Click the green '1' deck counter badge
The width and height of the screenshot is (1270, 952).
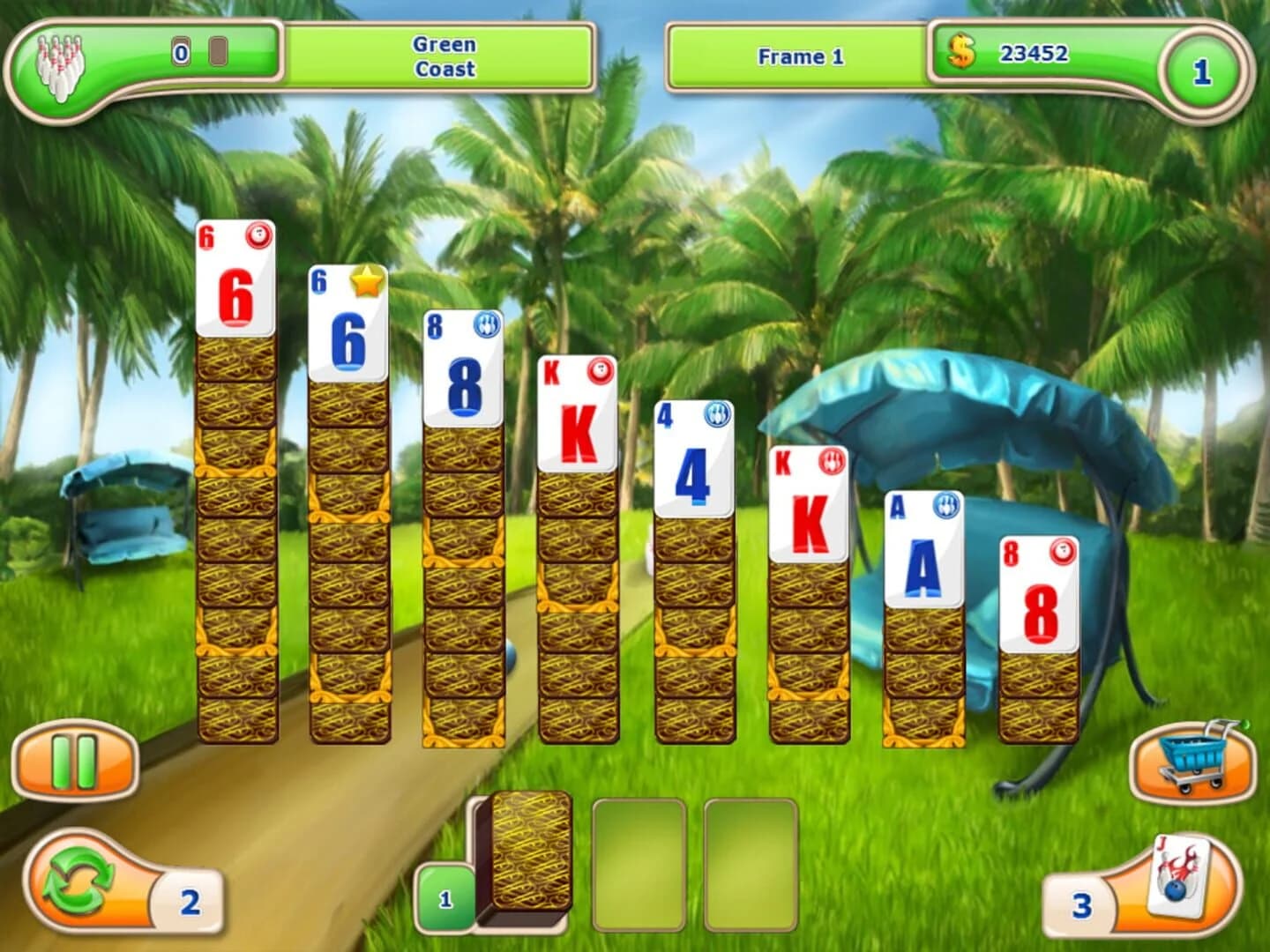pos(447,898)
